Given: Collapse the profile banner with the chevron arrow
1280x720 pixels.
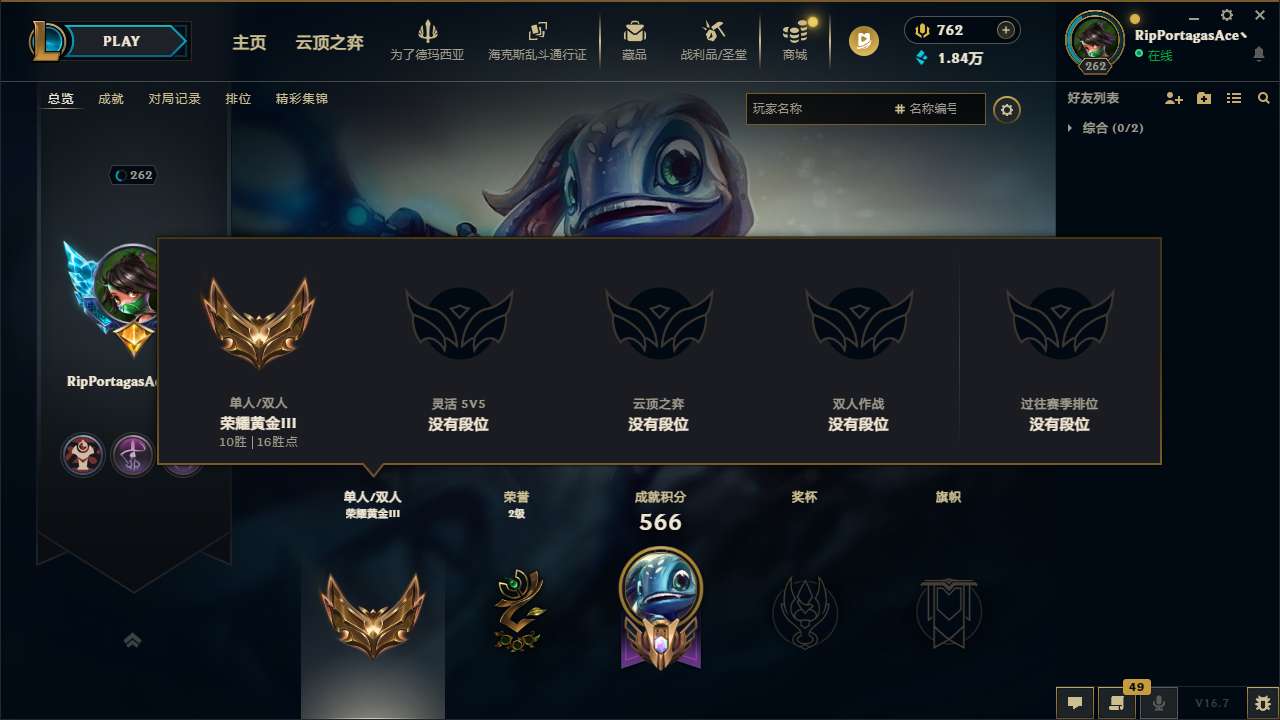Looking at the screenshot, I should click(x=133, y=640).
